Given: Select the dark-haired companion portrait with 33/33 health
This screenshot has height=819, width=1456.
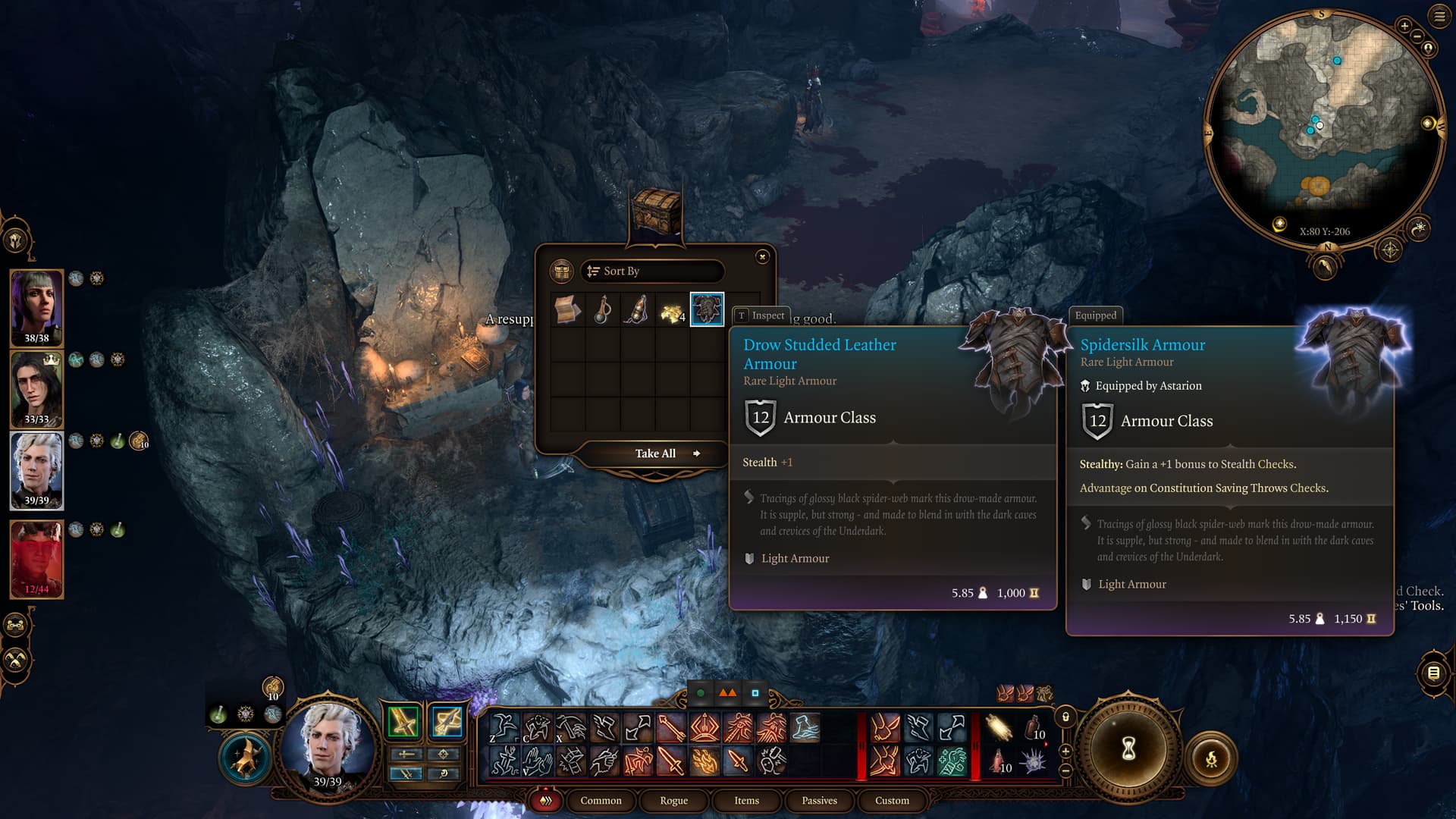Looking at the screenshot, I should point(36,387).
